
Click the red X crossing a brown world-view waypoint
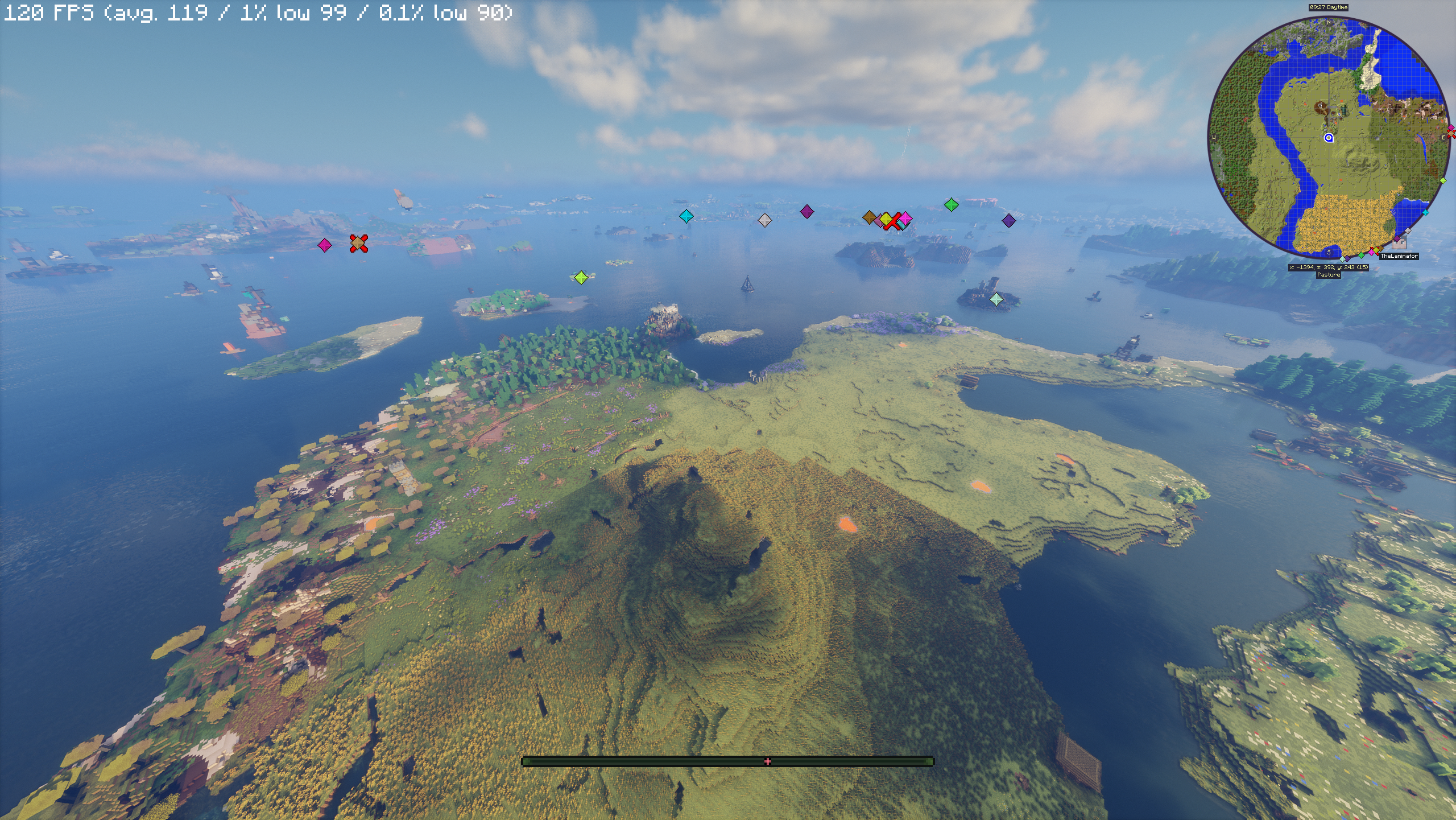(x=358, y=243)
